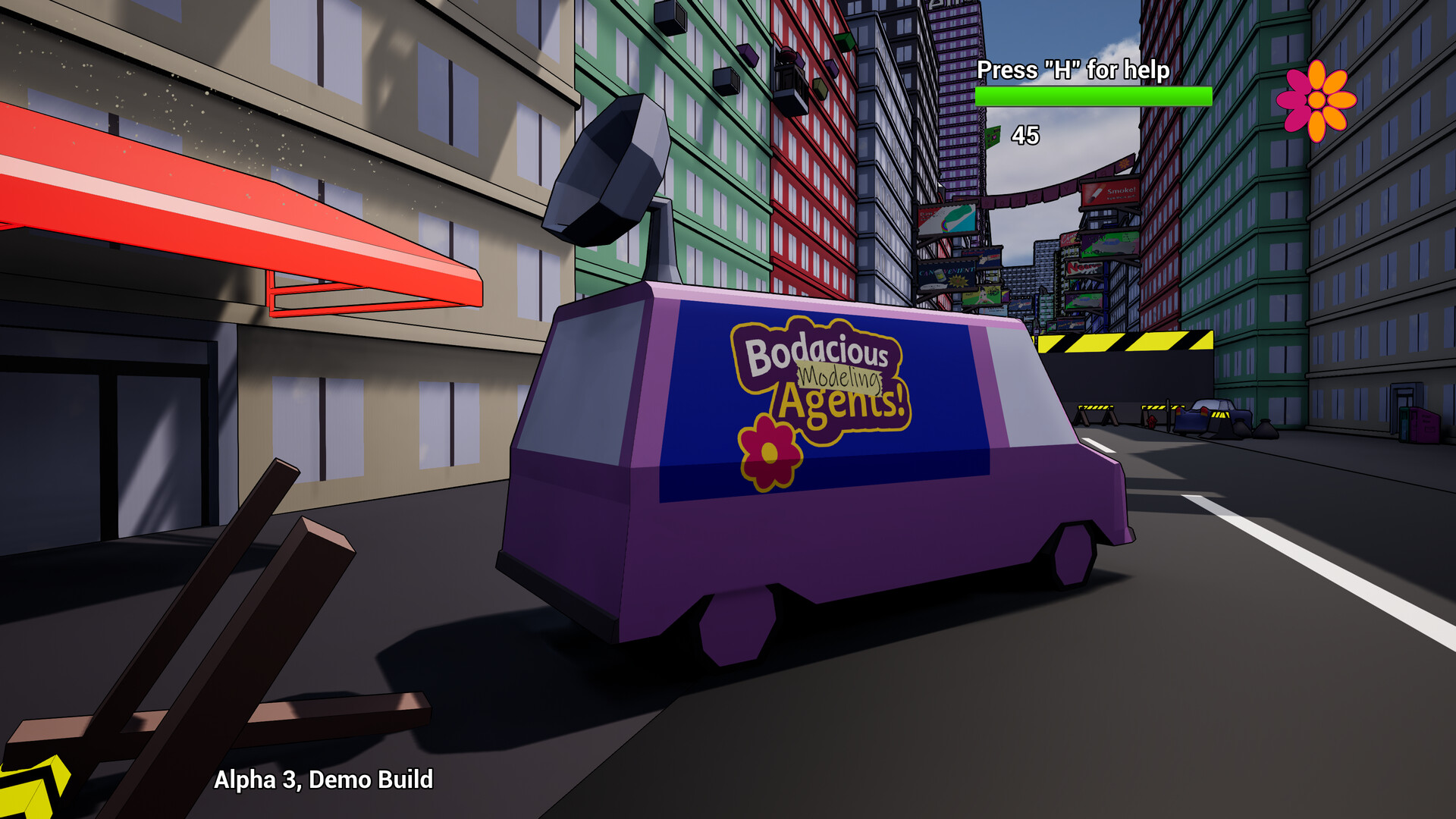Click the rainbow graphic on the Drink billboard
Screen dimensions: 1456x819
[x=945, y=225]
